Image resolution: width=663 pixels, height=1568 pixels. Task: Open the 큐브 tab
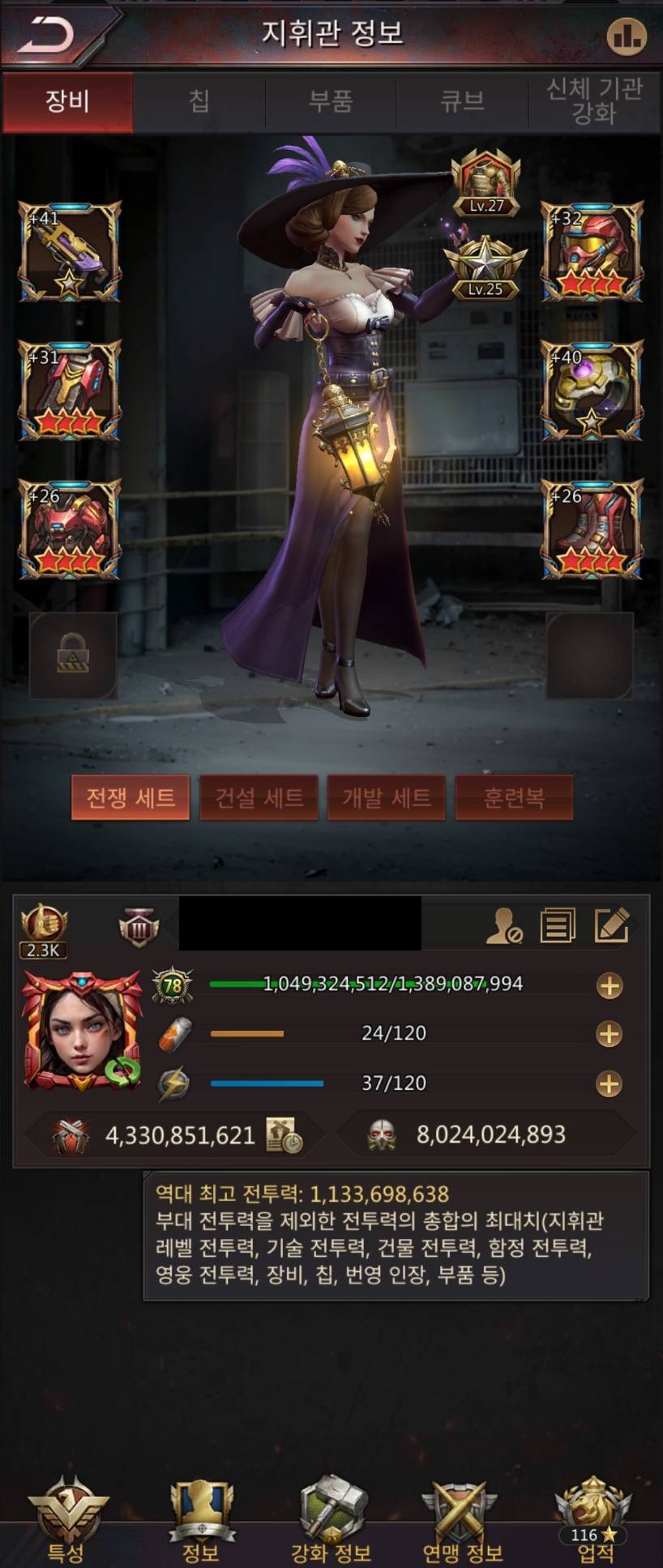click(x=462, y=101)
